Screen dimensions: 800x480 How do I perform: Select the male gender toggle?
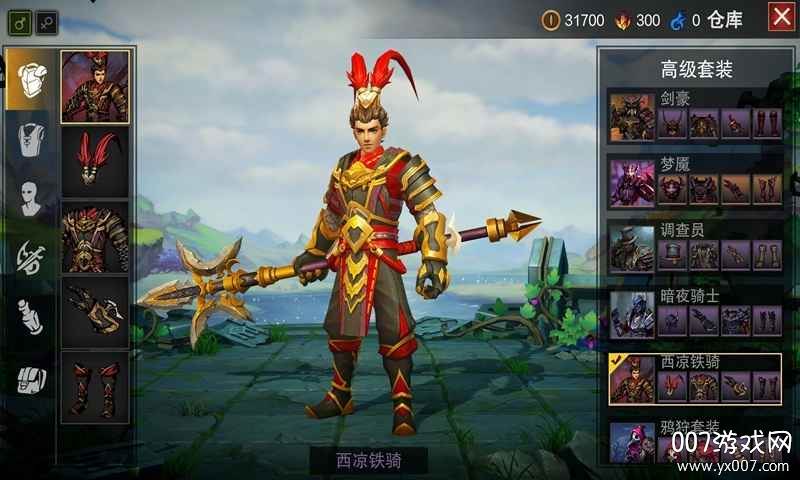(x=20, y=20)
